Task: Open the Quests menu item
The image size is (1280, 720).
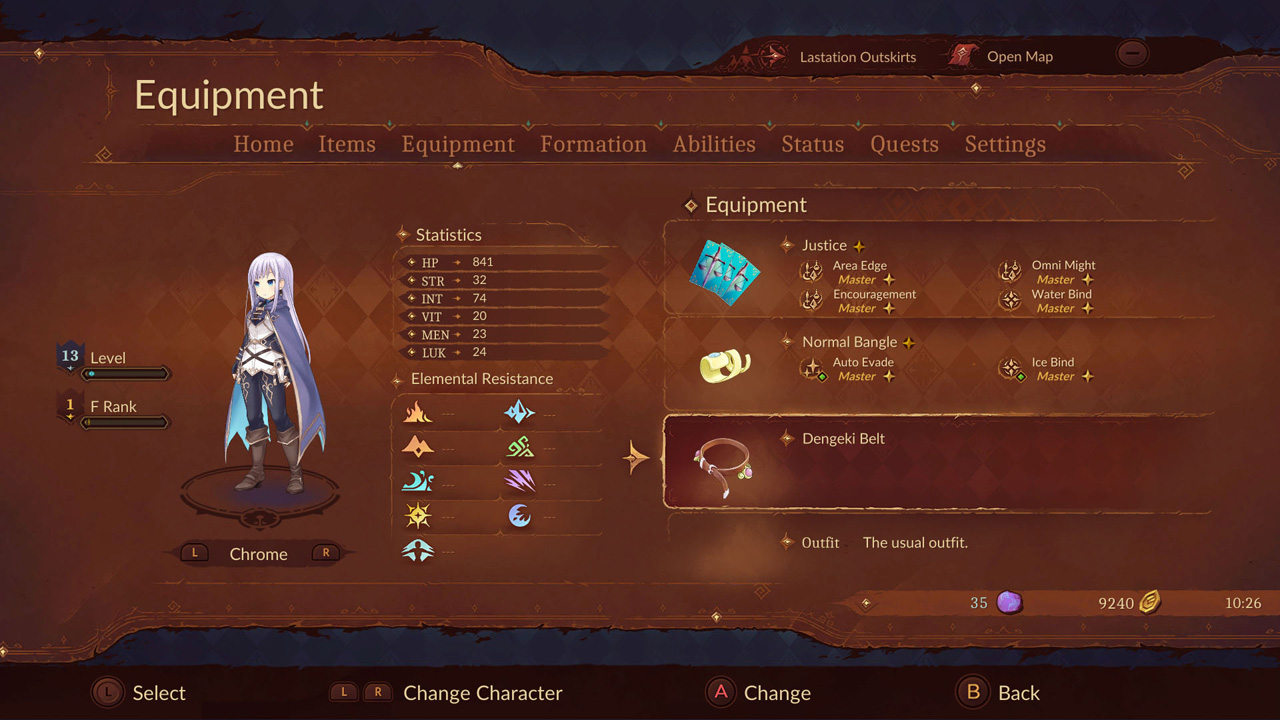Action: pos(903,144)
